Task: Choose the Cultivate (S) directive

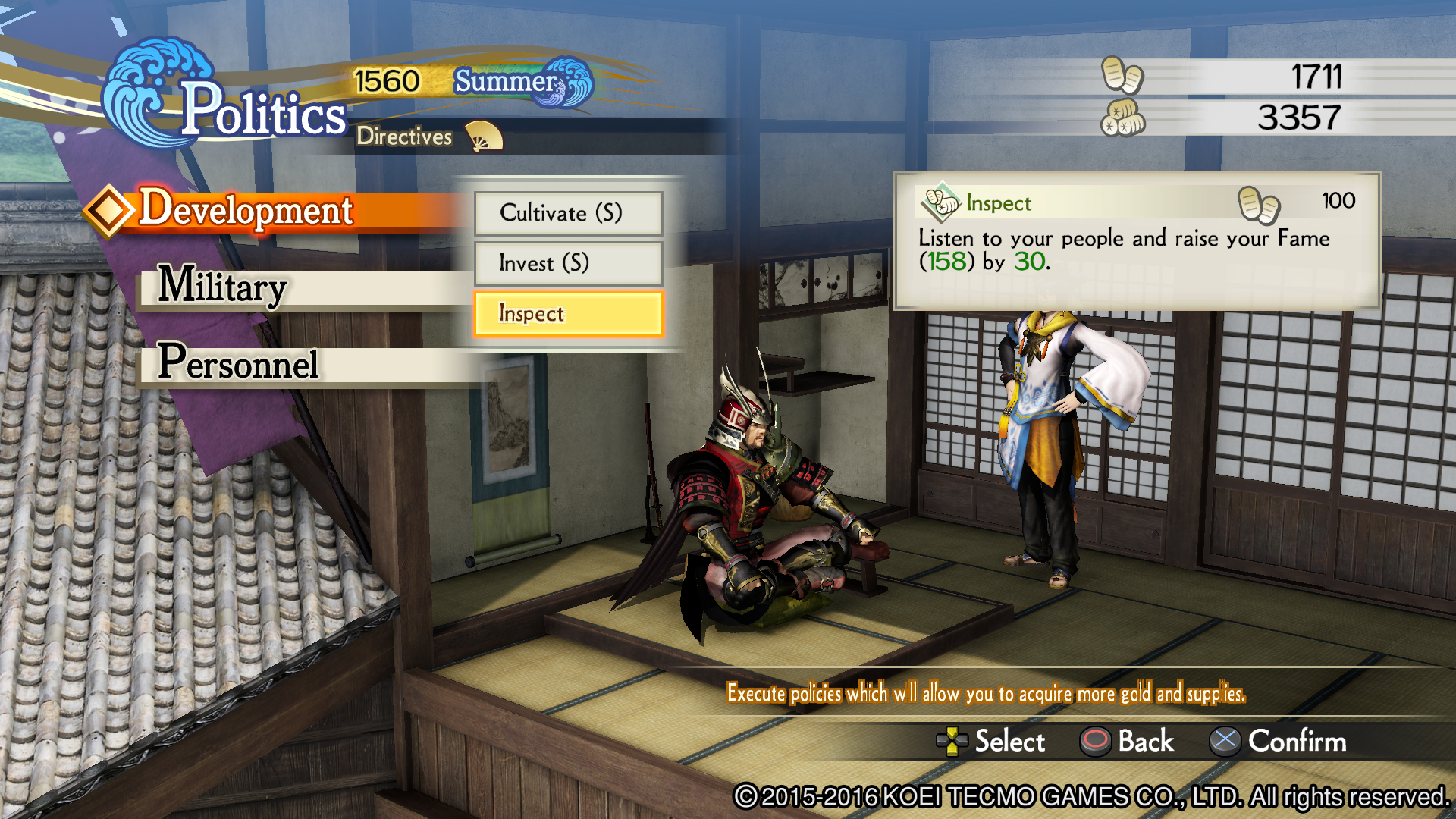Action: pos(568,214)
